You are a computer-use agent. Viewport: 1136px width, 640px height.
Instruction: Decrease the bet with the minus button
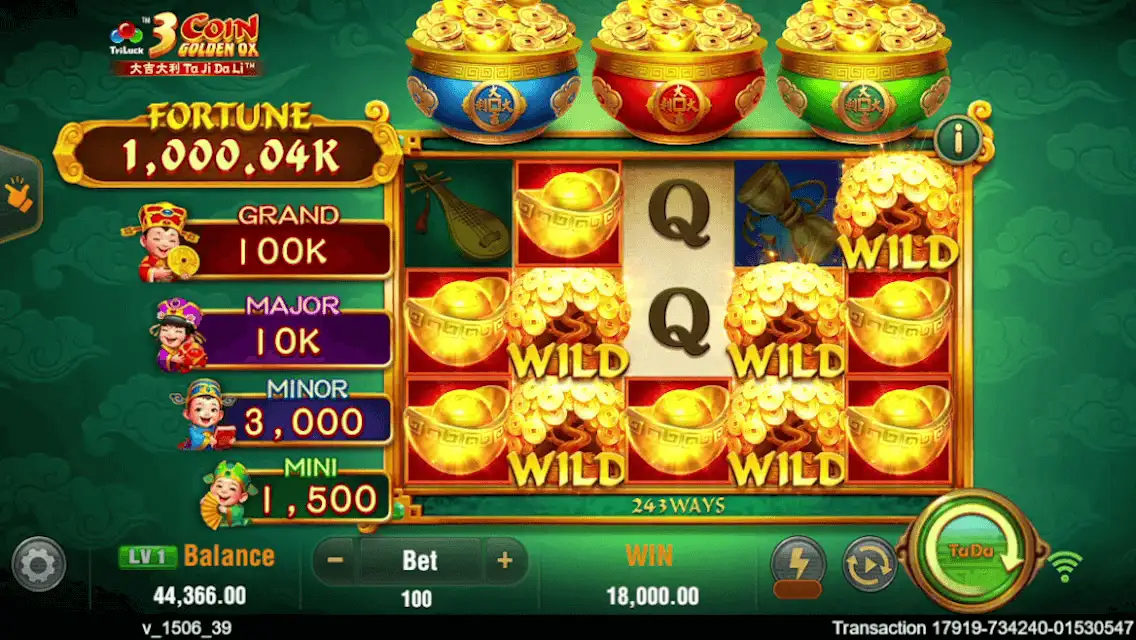coord(336,561)
